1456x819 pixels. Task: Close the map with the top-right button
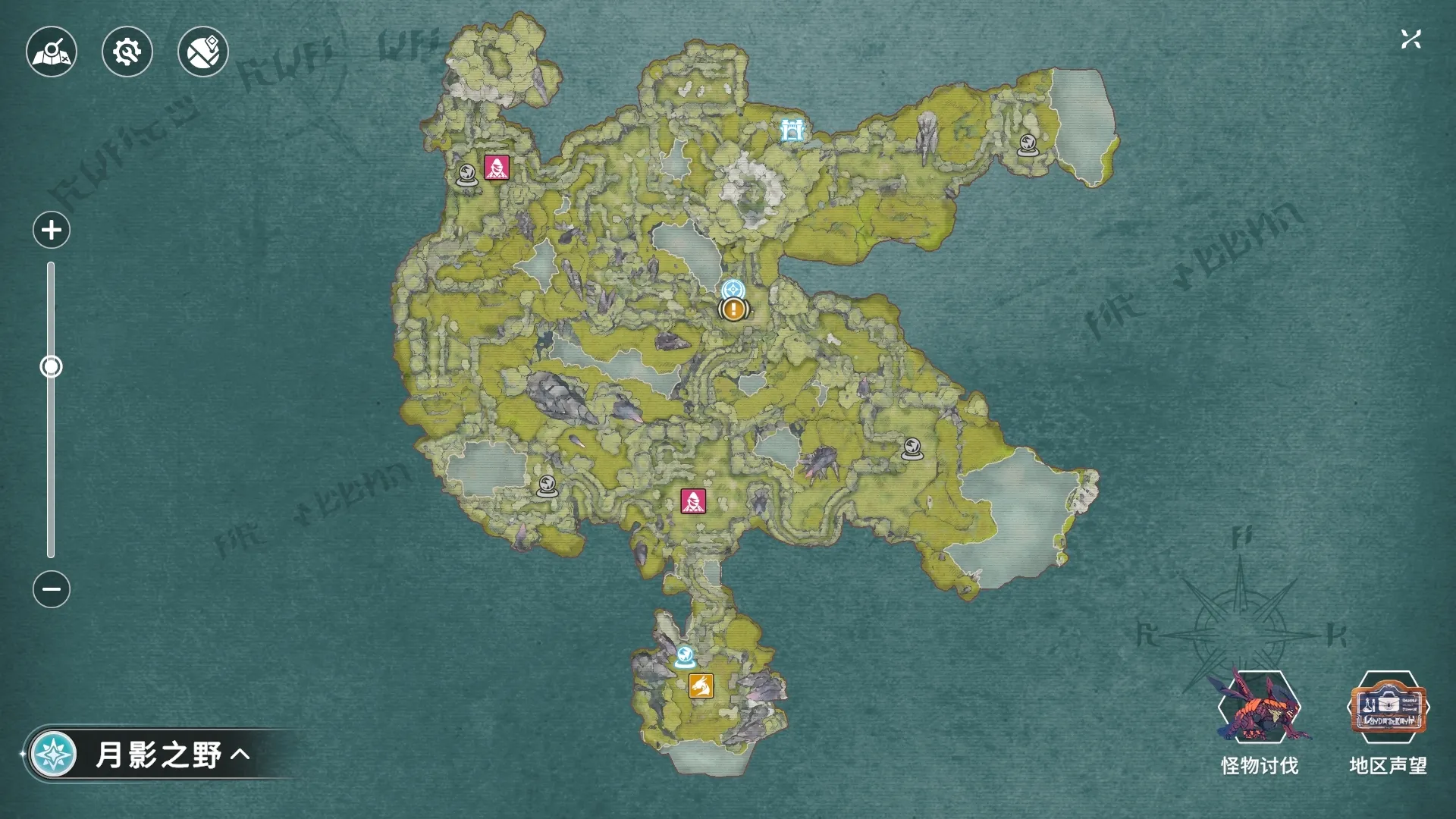[1410, 39]
